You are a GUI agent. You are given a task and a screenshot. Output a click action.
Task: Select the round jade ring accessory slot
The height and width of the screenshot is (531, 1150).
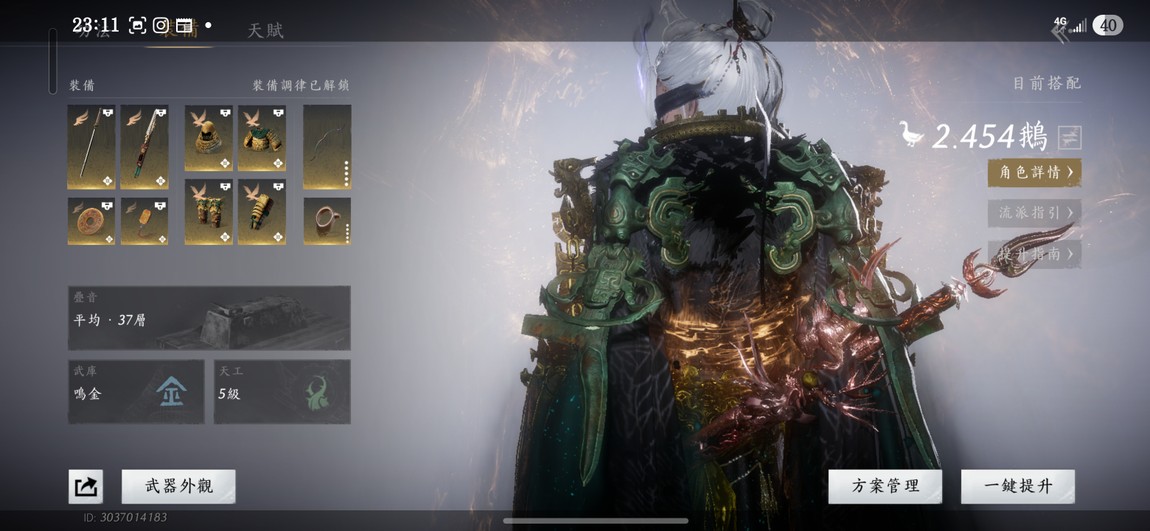[x=91, y=221]
